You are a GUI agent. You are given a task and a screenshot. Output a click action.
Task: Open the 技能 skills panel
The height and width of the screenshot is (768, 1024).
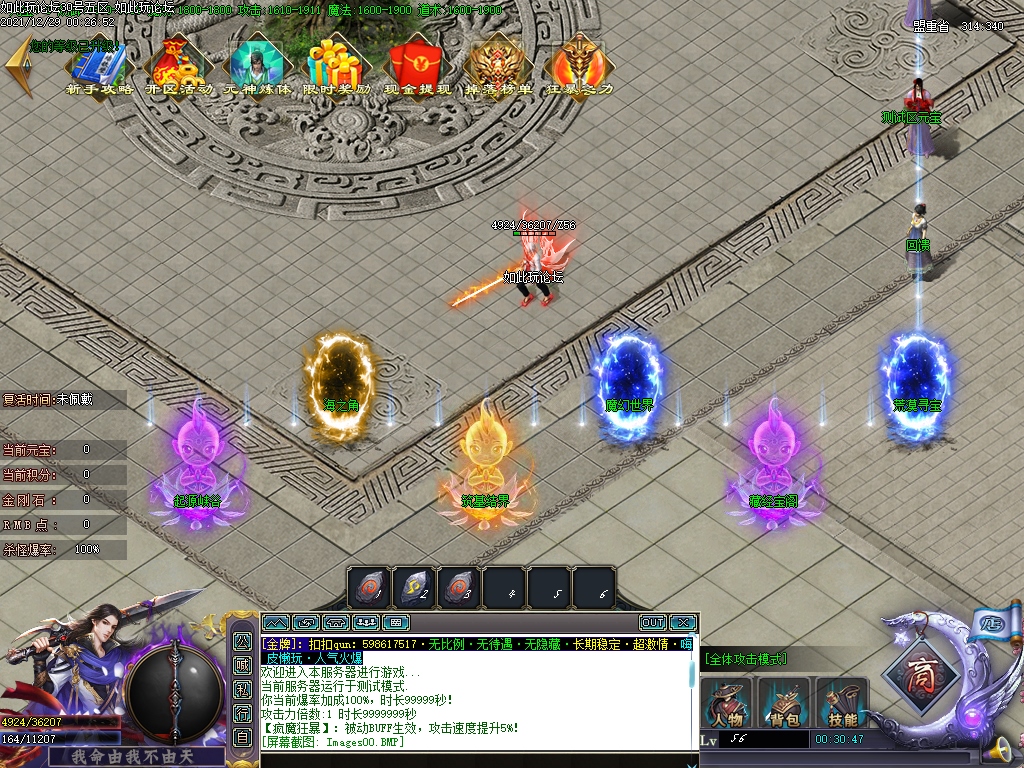pyautogui.click(x=842, y=704)
